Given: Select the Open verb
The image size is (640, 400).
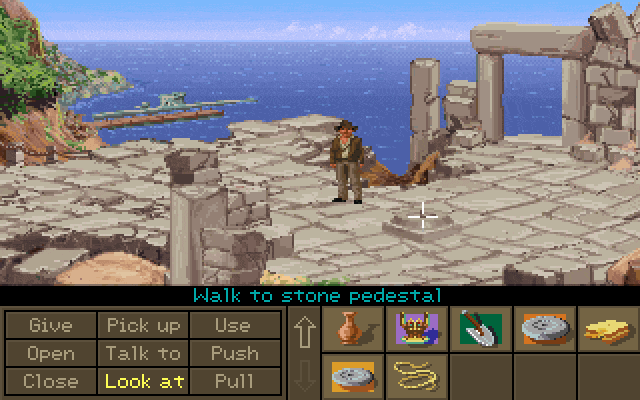Looking at the screenshot, I should pos(50,353).
